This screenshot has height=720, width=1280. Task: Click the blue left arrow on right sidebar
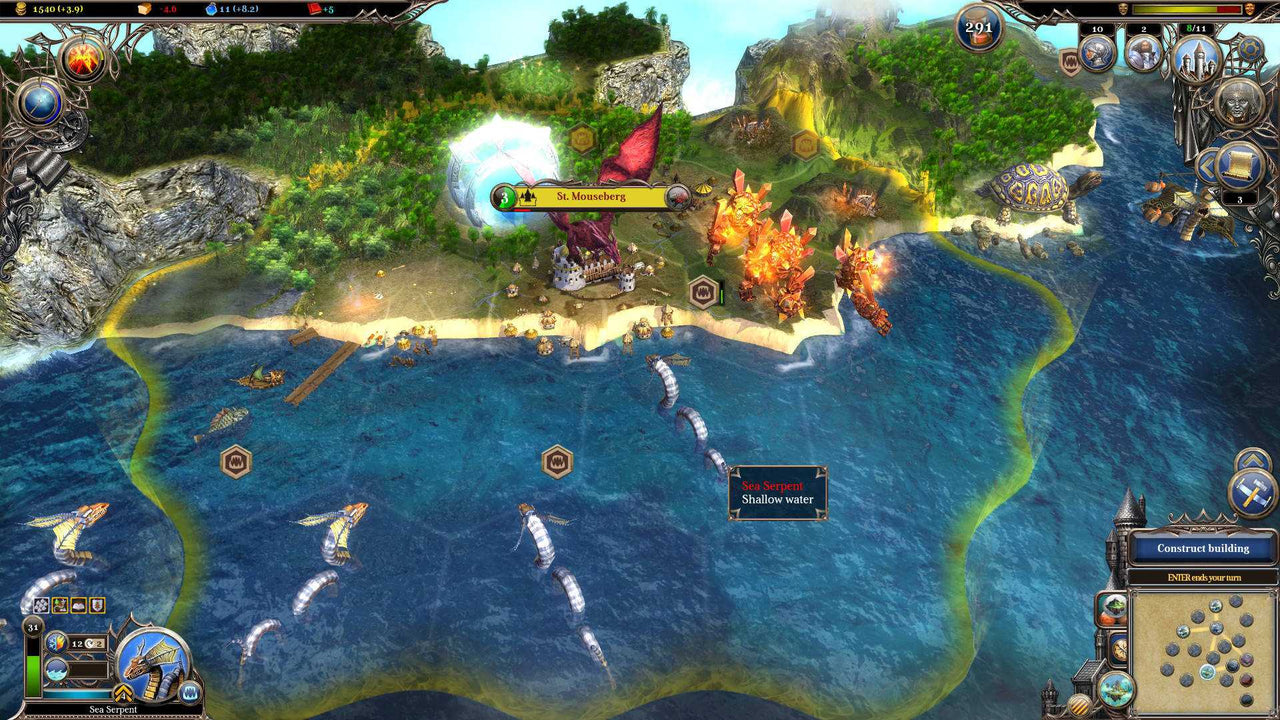(x=1207, y=165)
